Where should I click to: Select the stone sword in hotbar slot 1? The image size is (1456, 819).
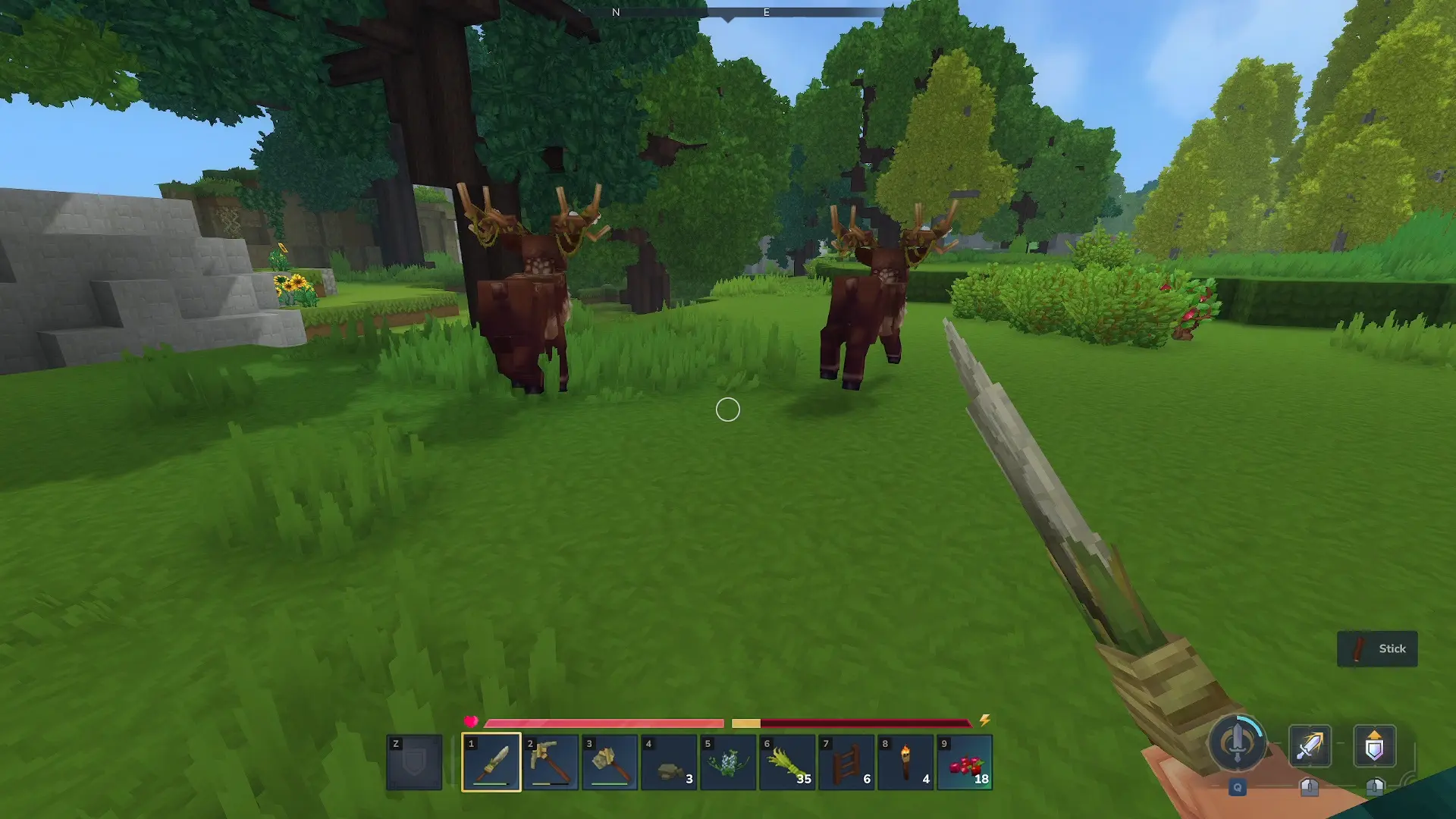(491, 762)
